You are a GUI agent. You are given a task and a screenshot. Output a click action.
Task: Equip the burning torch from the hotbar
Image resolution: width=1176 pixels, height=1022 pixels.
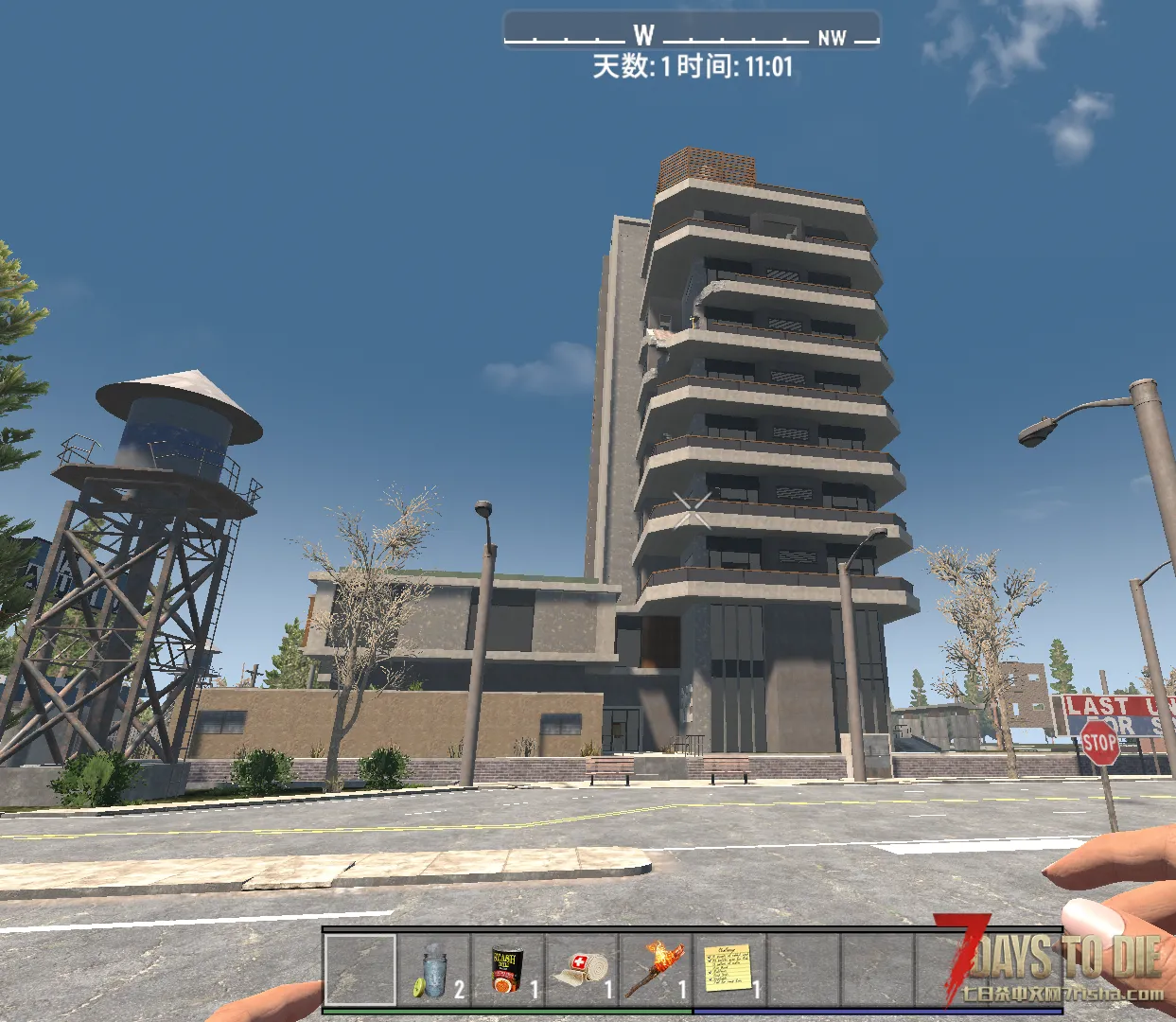656,970
